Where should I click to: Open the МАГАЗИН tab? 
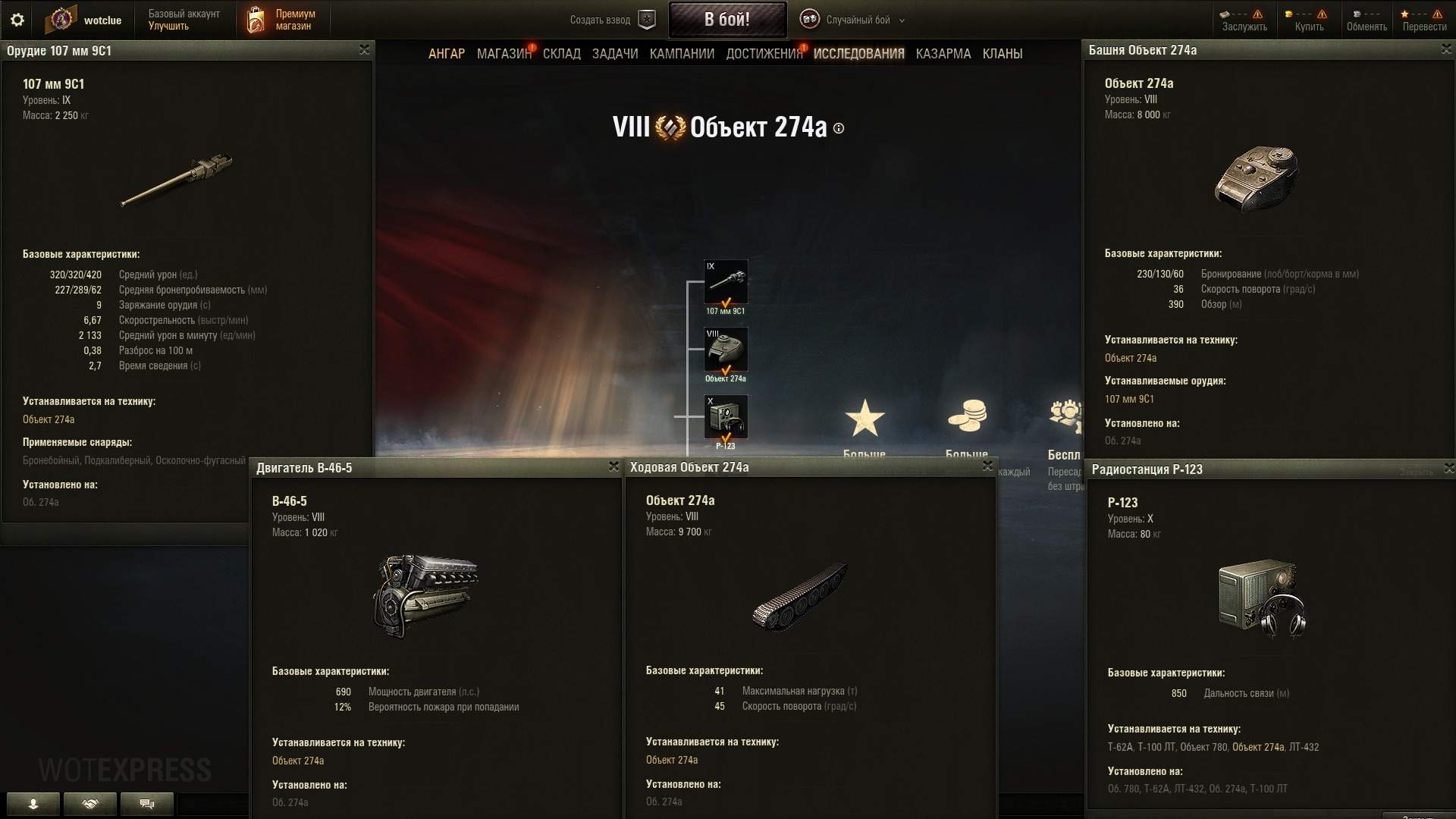pos(504,54)
